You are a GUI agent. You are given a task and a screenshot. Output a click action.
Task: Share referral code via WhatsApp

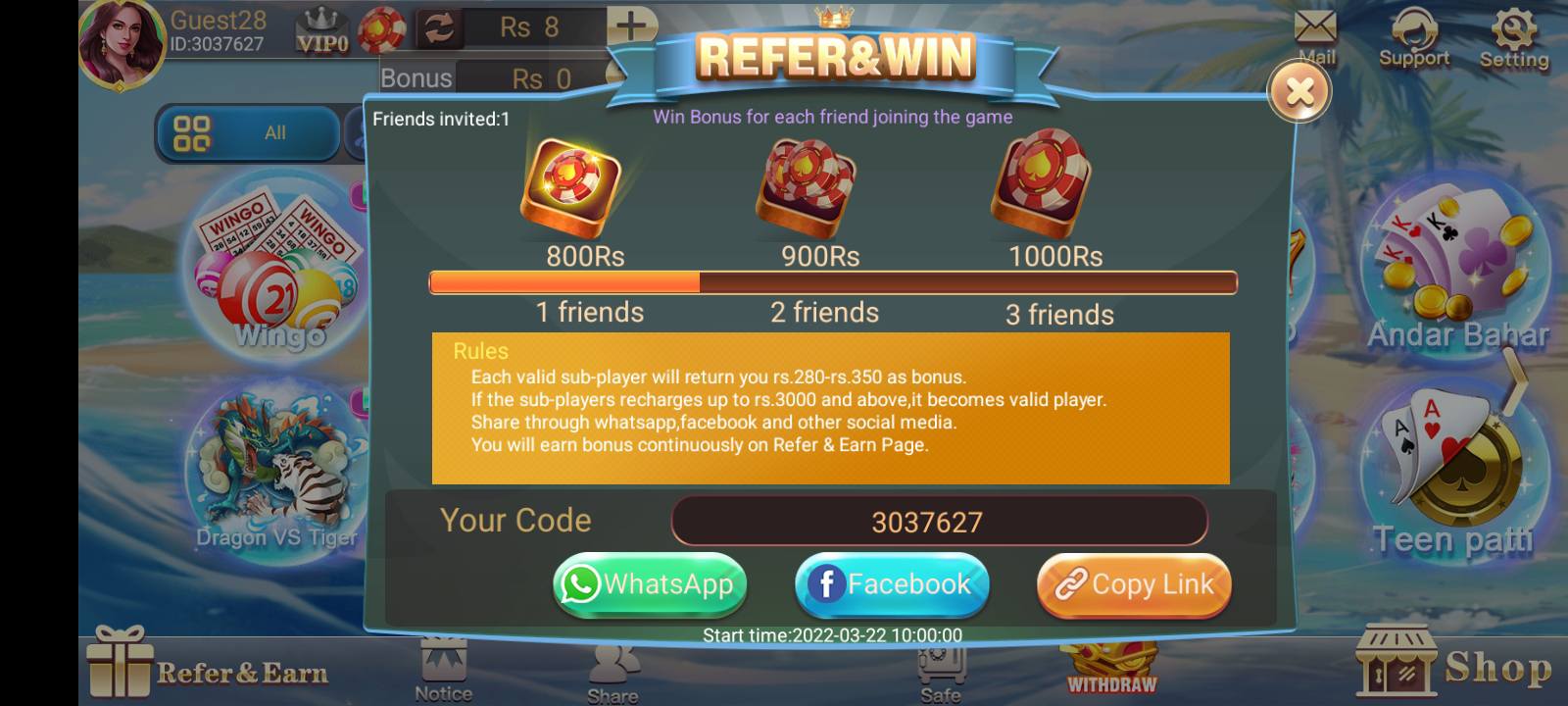point(650,584)
